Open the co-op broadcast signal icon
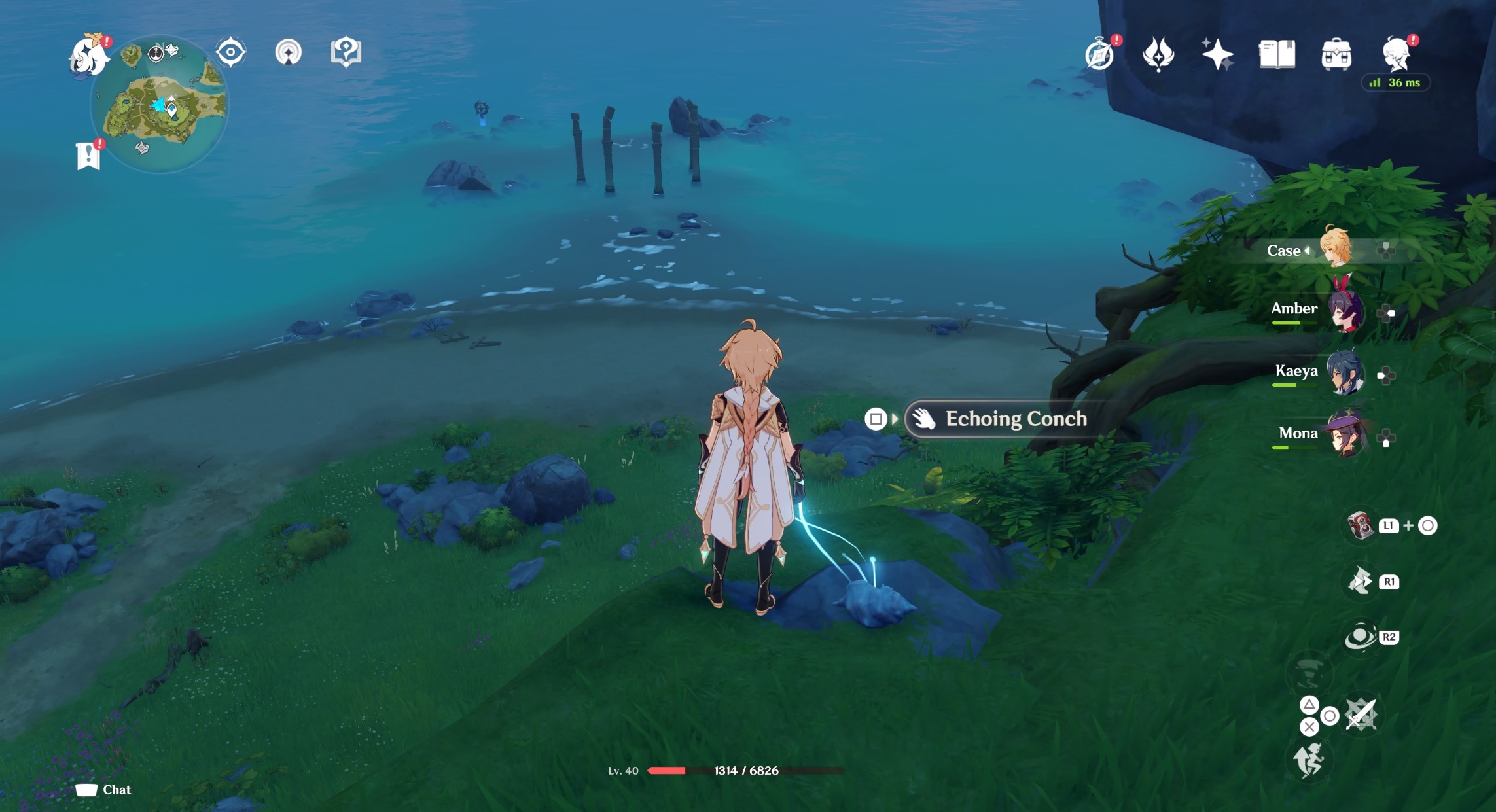Viewport: 1496px width, 812px height. tap(289, 52)
